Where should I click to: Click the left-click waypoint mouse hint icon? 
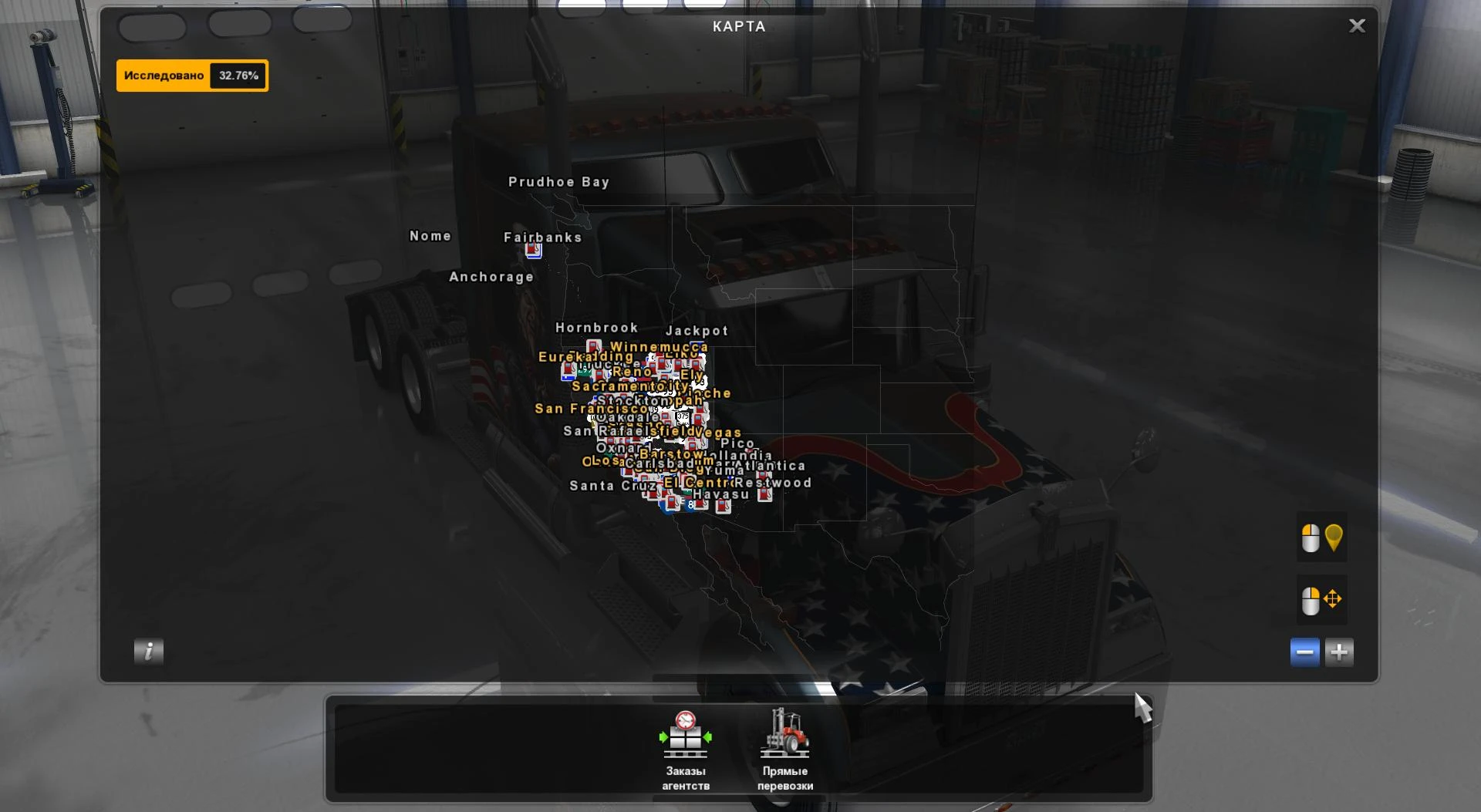(x=1321, y=538)
